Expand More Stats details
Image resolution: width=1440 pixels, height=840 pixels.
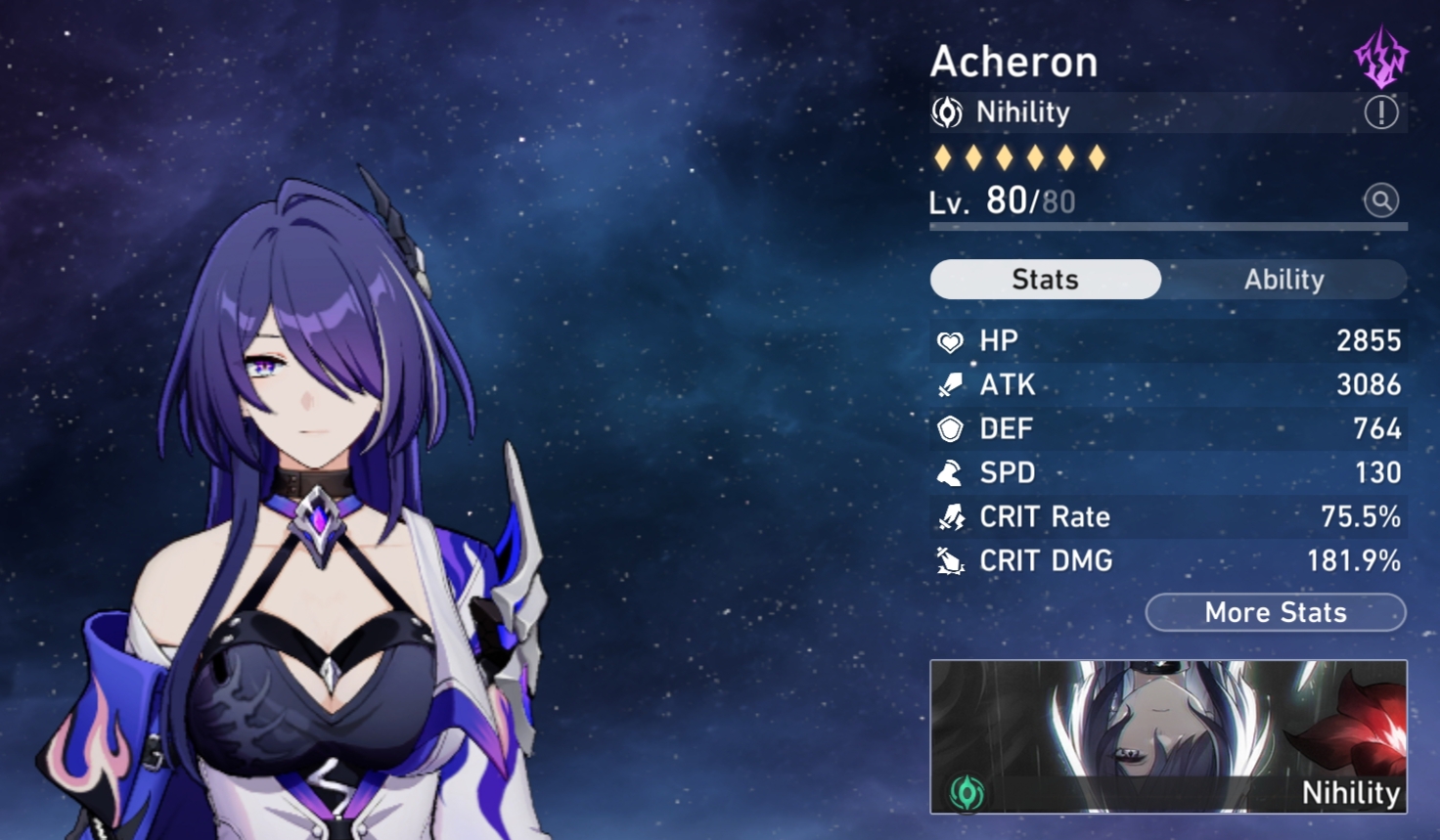[x=1274, y=612]
